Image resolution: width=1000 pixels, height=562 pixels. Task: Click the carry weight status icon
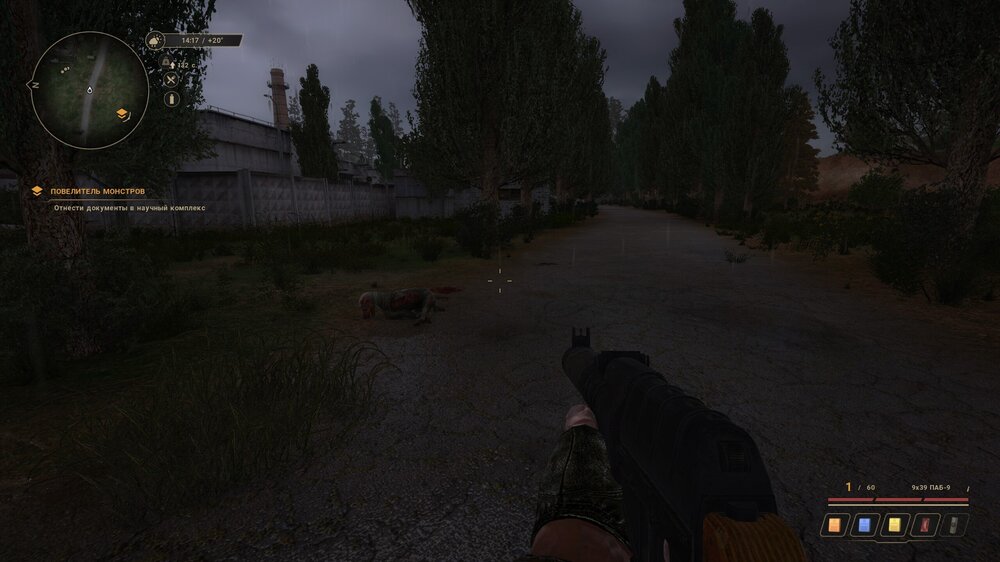pyautogui.click(x=167, y=63)
